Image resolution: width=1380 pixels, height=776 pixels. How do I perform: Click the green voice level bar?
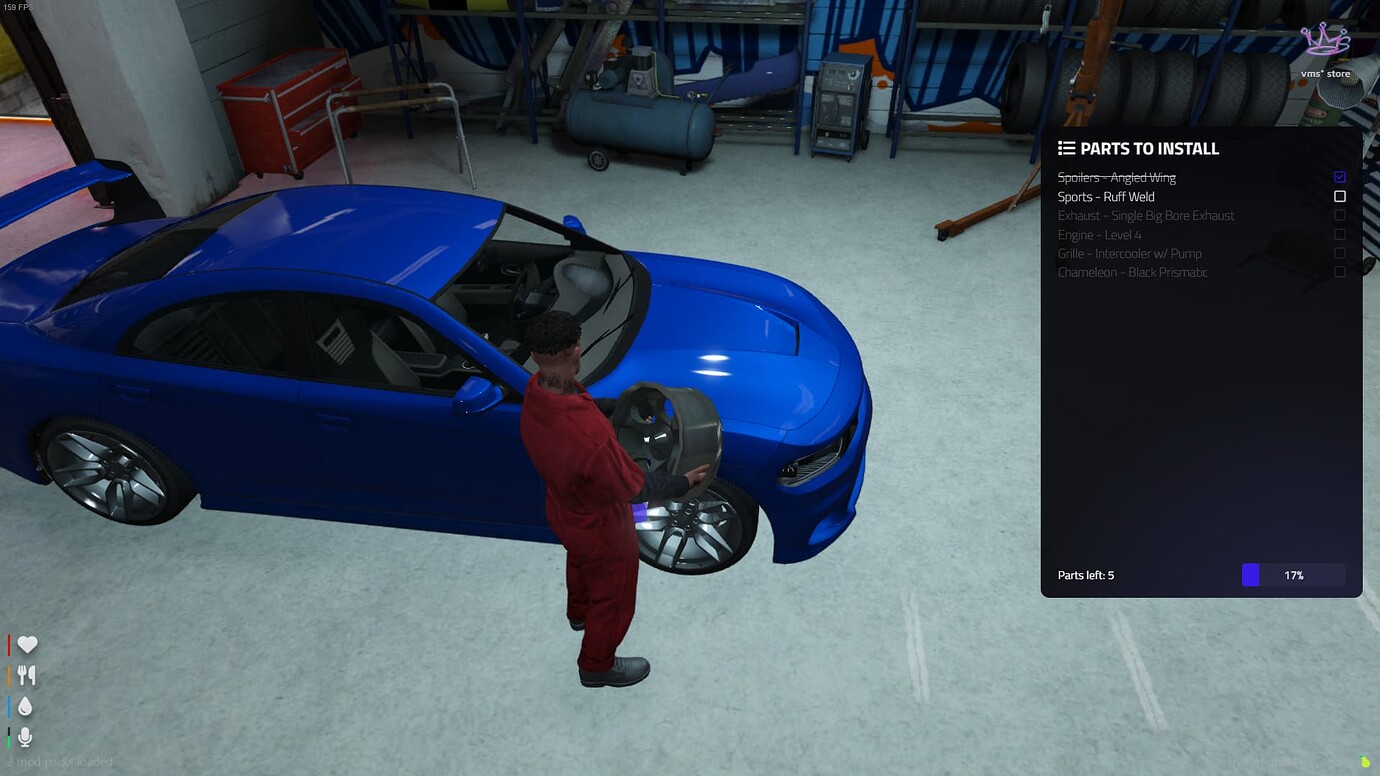[10, 737]
